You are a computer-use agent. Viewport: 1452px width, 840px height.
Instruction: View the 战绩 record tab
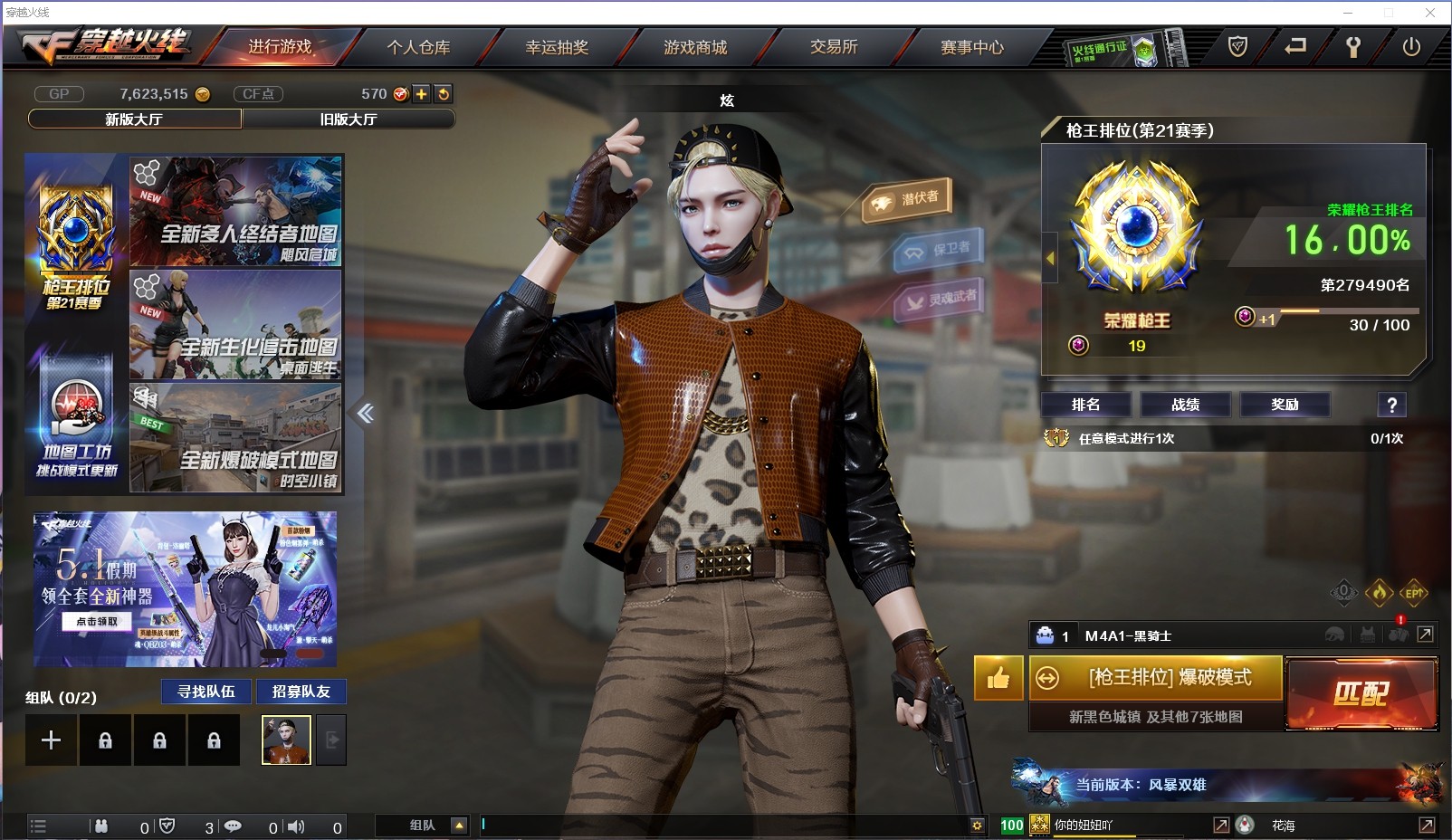[x=1185, y=405]
